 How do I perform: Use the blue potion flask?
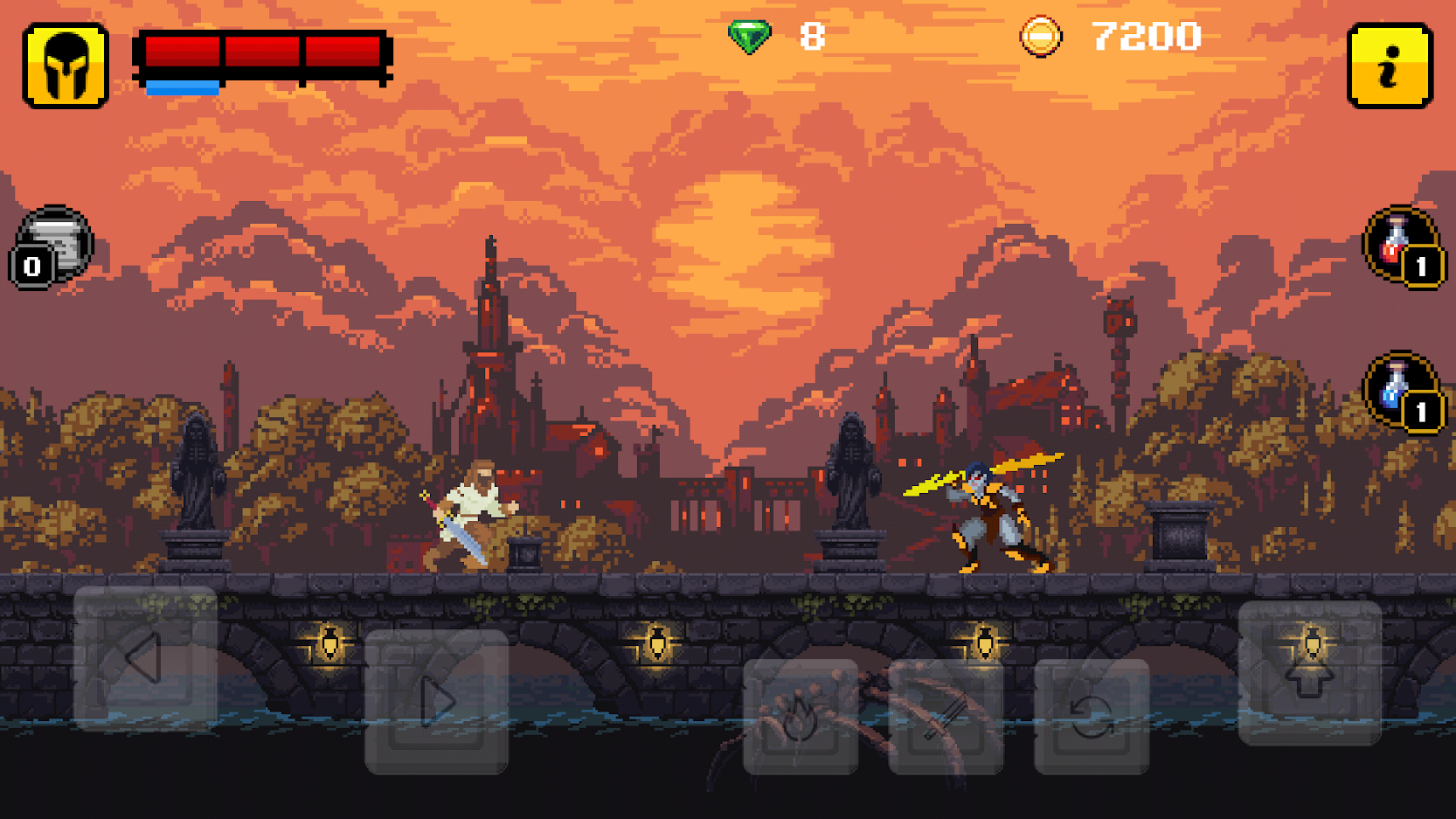1396,385
